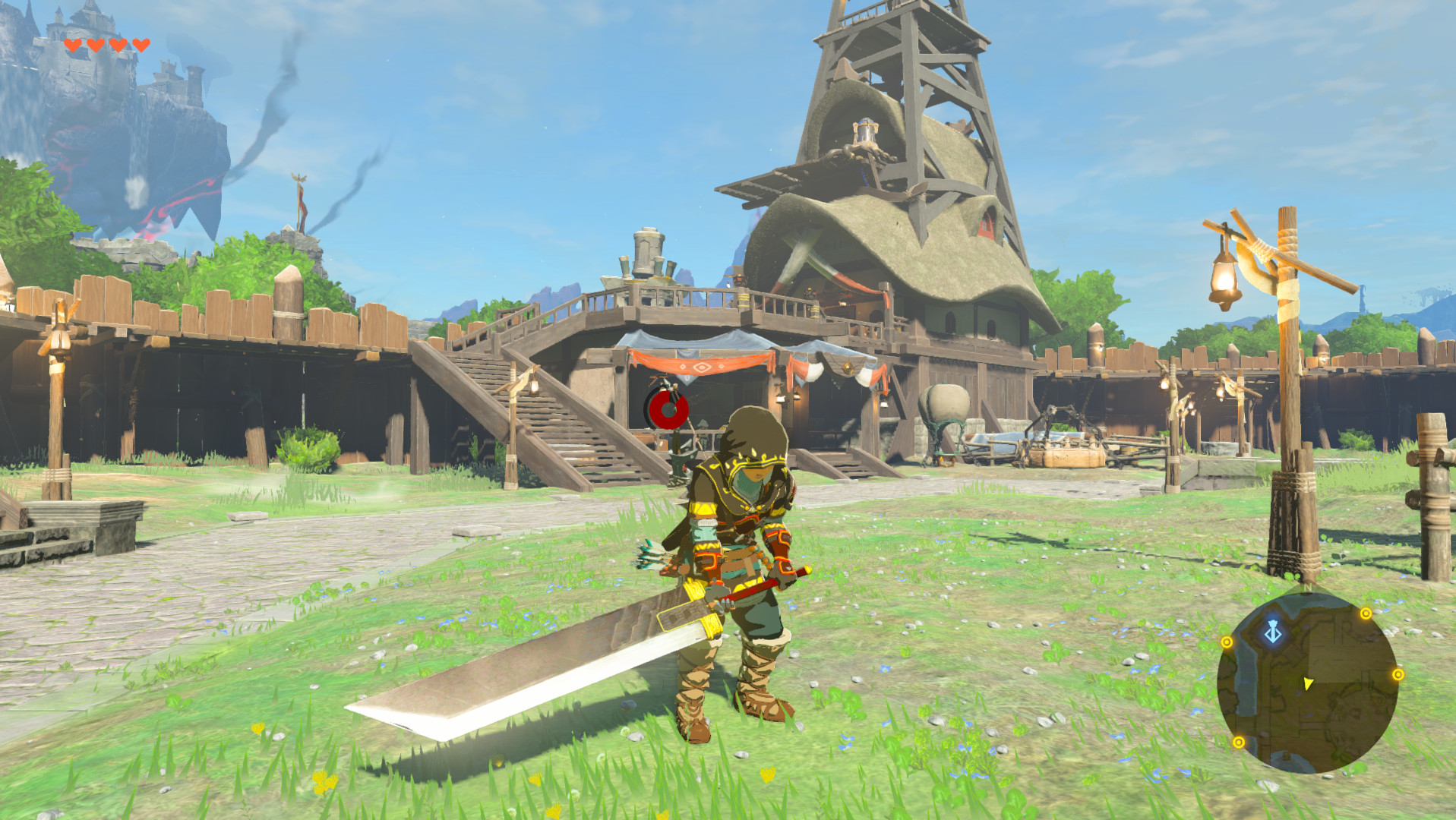Screen dimensions: 1456x820
Task: Select the yellow marker on the minimap's left edge
Action: (1227, 642)
